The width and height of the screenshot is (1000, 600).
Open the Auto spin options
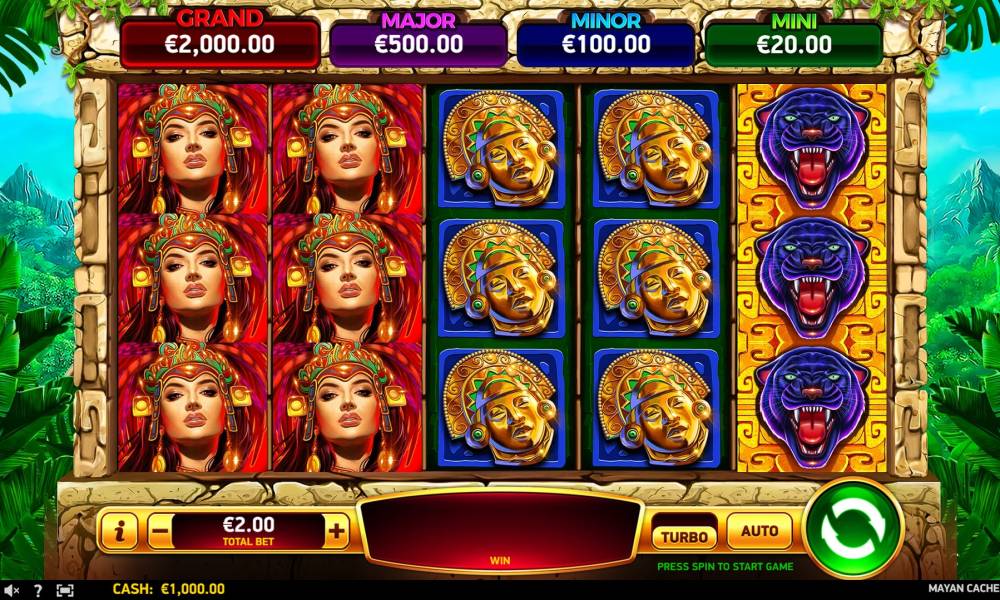coord(759,531)
